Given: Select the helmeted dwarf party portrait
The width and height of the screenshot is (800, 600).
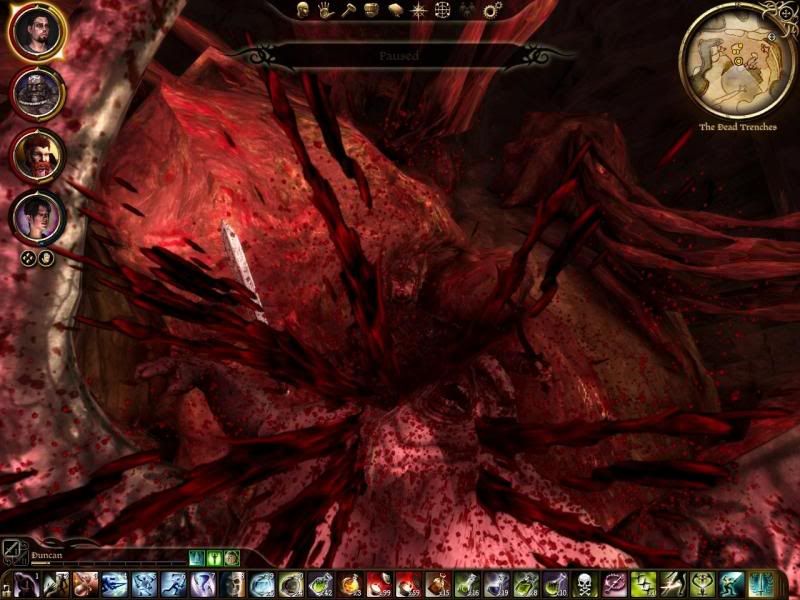Looking at the screenshot, I should [x=38, y=94].
